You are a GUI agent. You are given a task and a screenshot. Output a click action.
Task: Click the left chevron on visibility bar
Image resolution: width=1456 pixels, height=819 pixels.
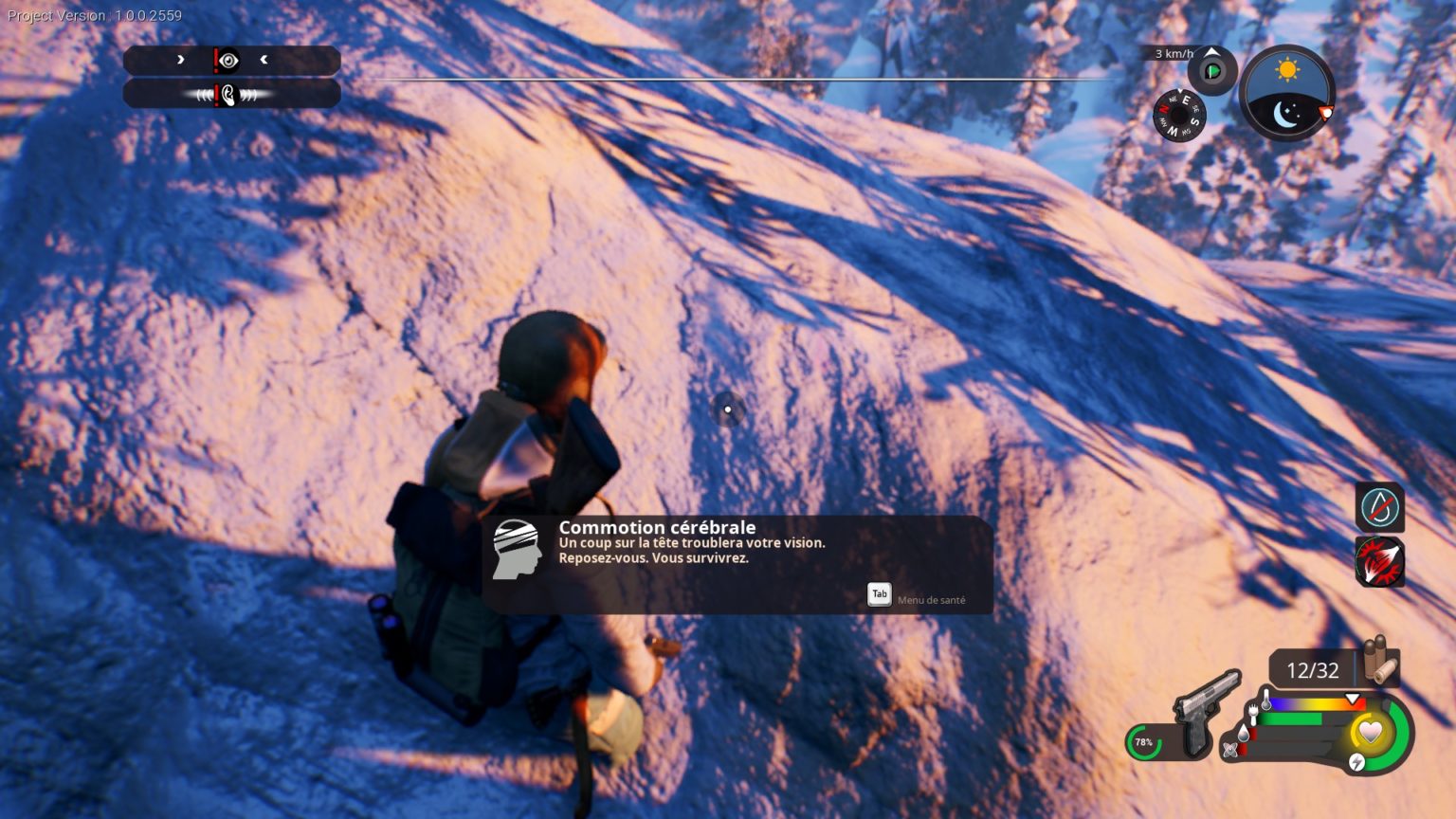click(x=264, y=60)
